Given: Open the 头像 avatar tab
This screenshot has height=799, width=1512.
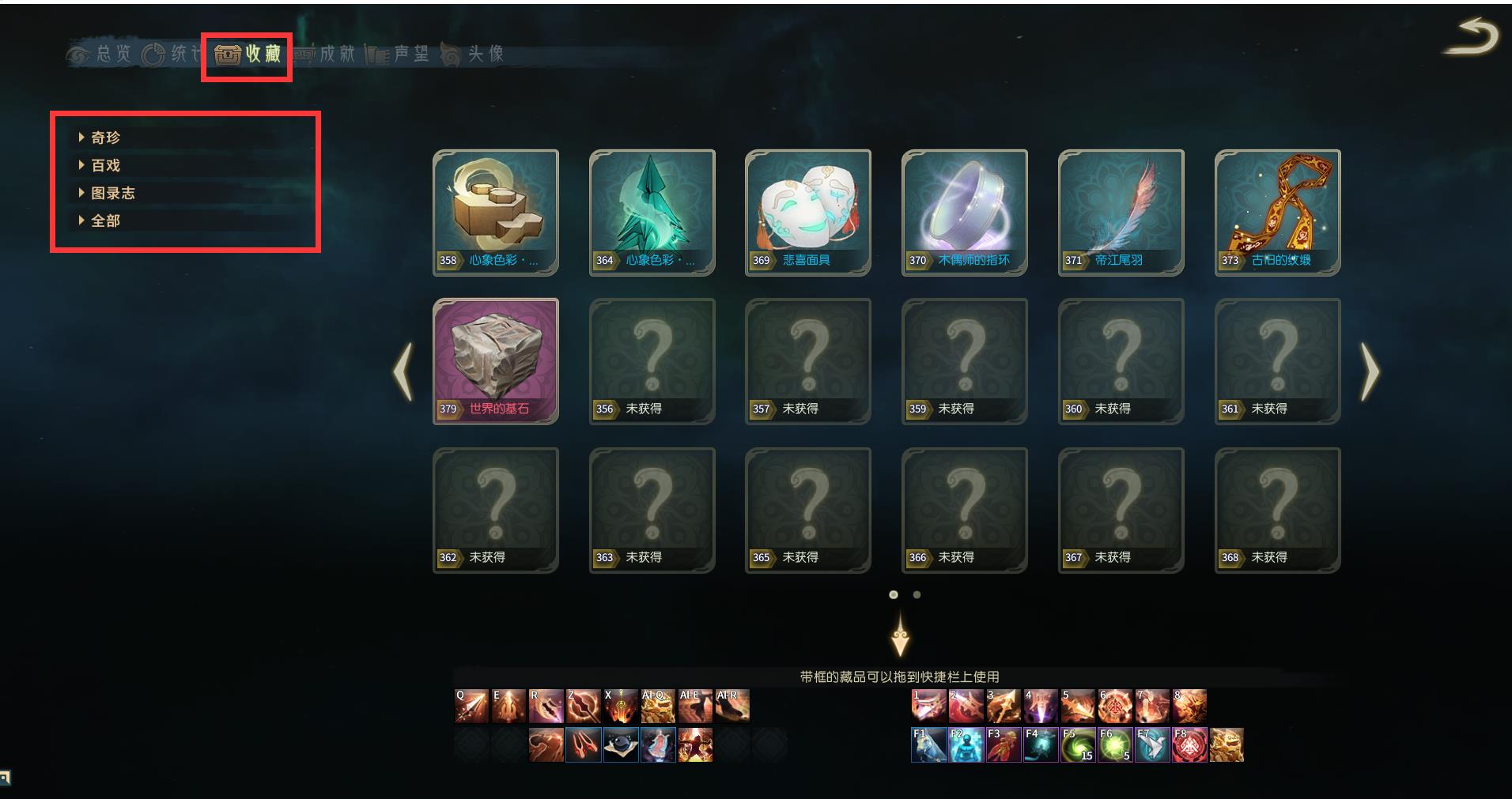Looking at the screenshot, I should pyautogui.click(x=474, y=54).
